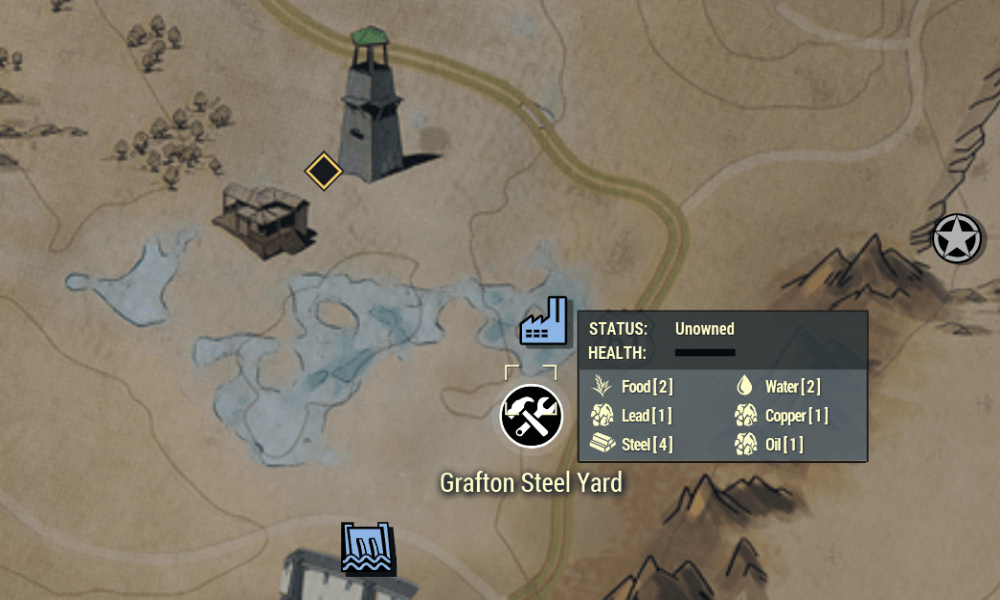Select the Grafton Steel Yard workshop marker
Screen dimensions: 1000x600
[x=531, y=415]
